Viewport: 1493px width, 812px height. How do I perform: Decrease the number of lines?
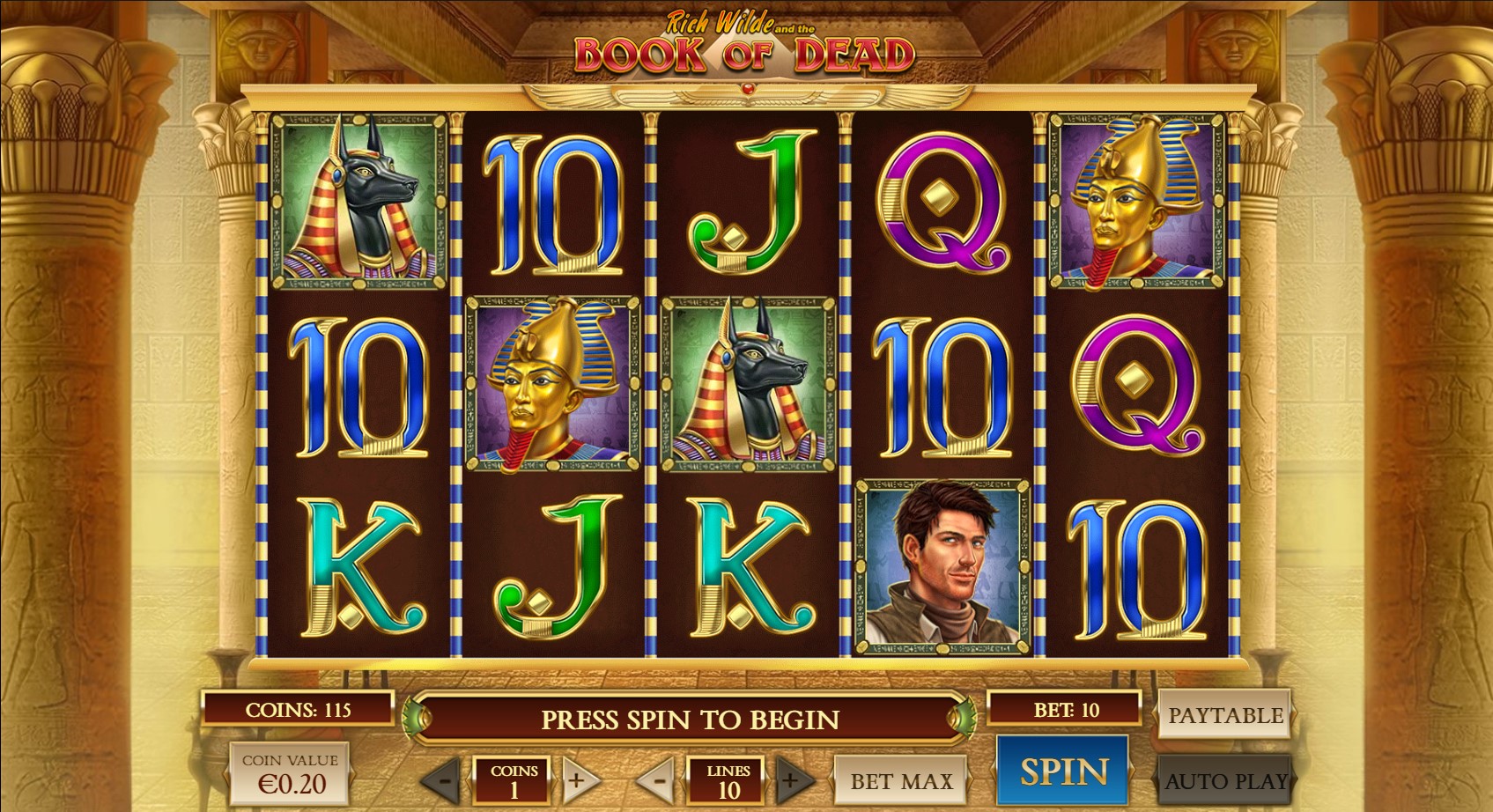click(x=658, y=780)
